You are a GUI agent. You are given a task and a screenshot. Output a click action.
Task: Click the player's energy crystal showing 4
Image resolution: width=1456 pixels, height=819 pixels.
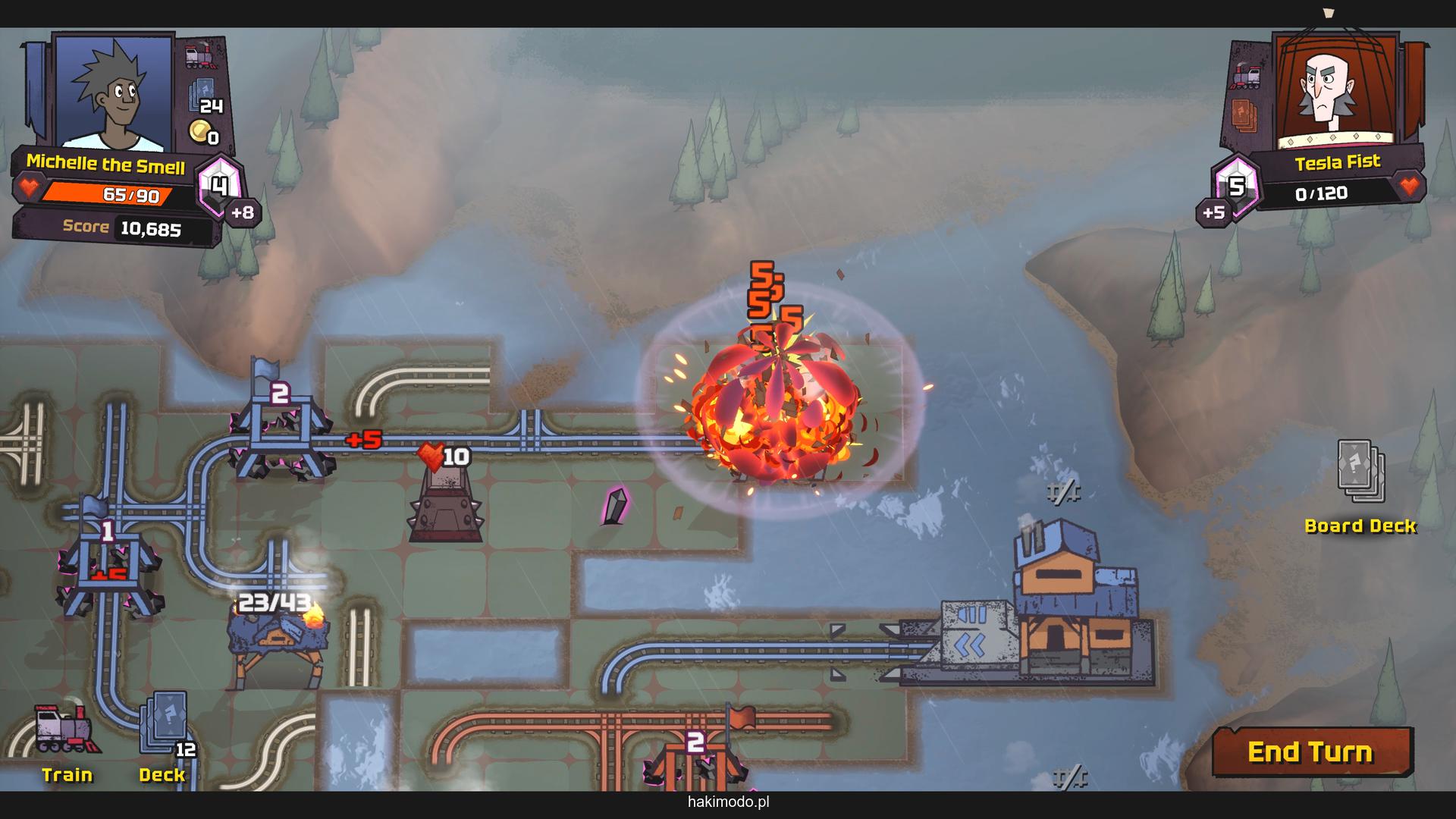pyautogui.click(x=219, y=186)
